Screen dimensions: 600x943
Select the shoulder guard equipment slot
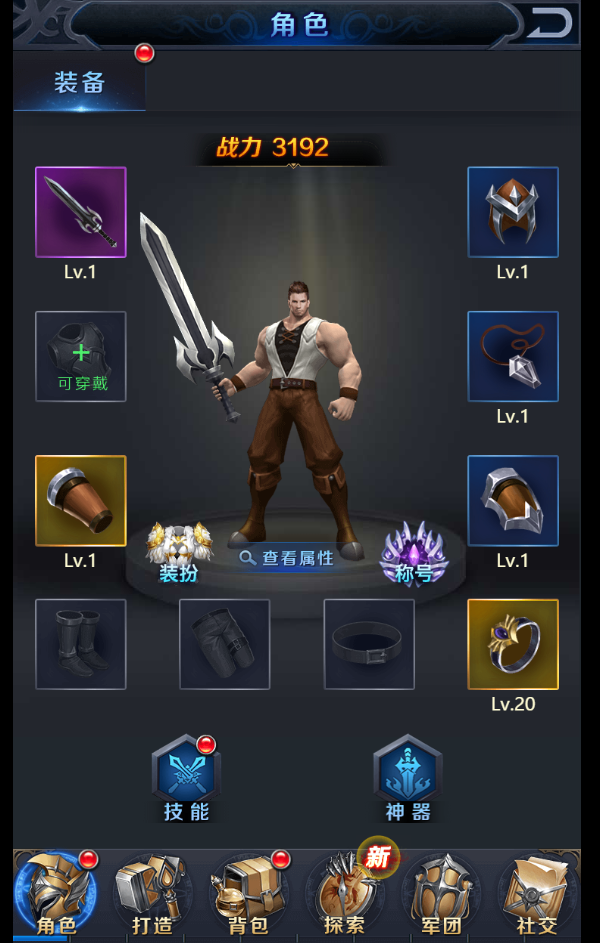[513, 500]
